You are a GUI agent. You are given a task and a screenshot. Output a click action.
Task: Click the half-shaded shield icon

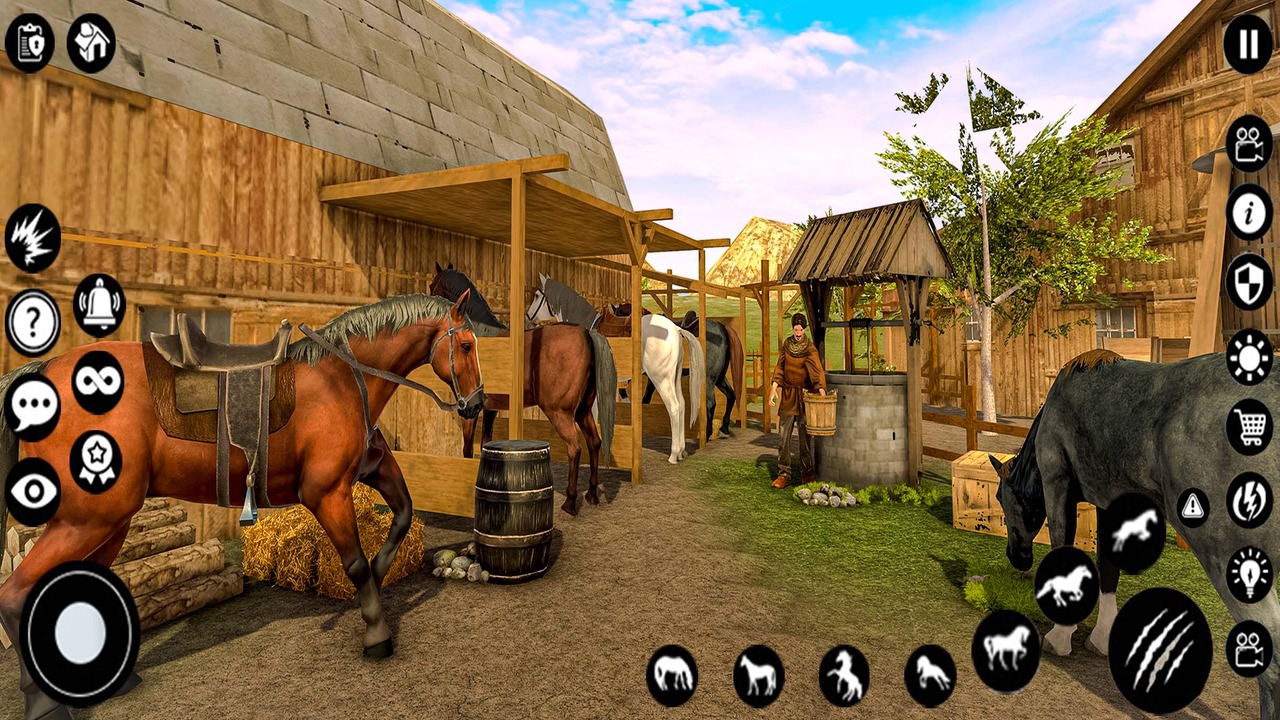(x=1249, y=282)
